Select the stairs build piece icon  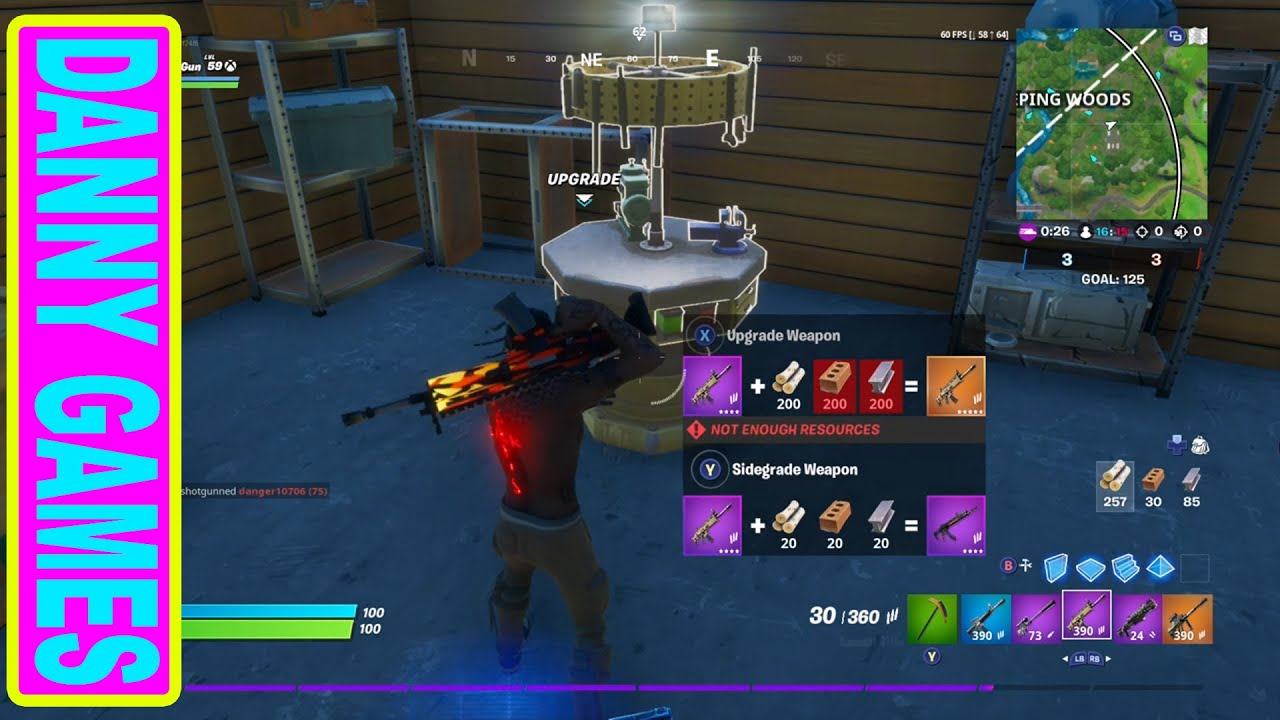click(x=1124, y=566)
